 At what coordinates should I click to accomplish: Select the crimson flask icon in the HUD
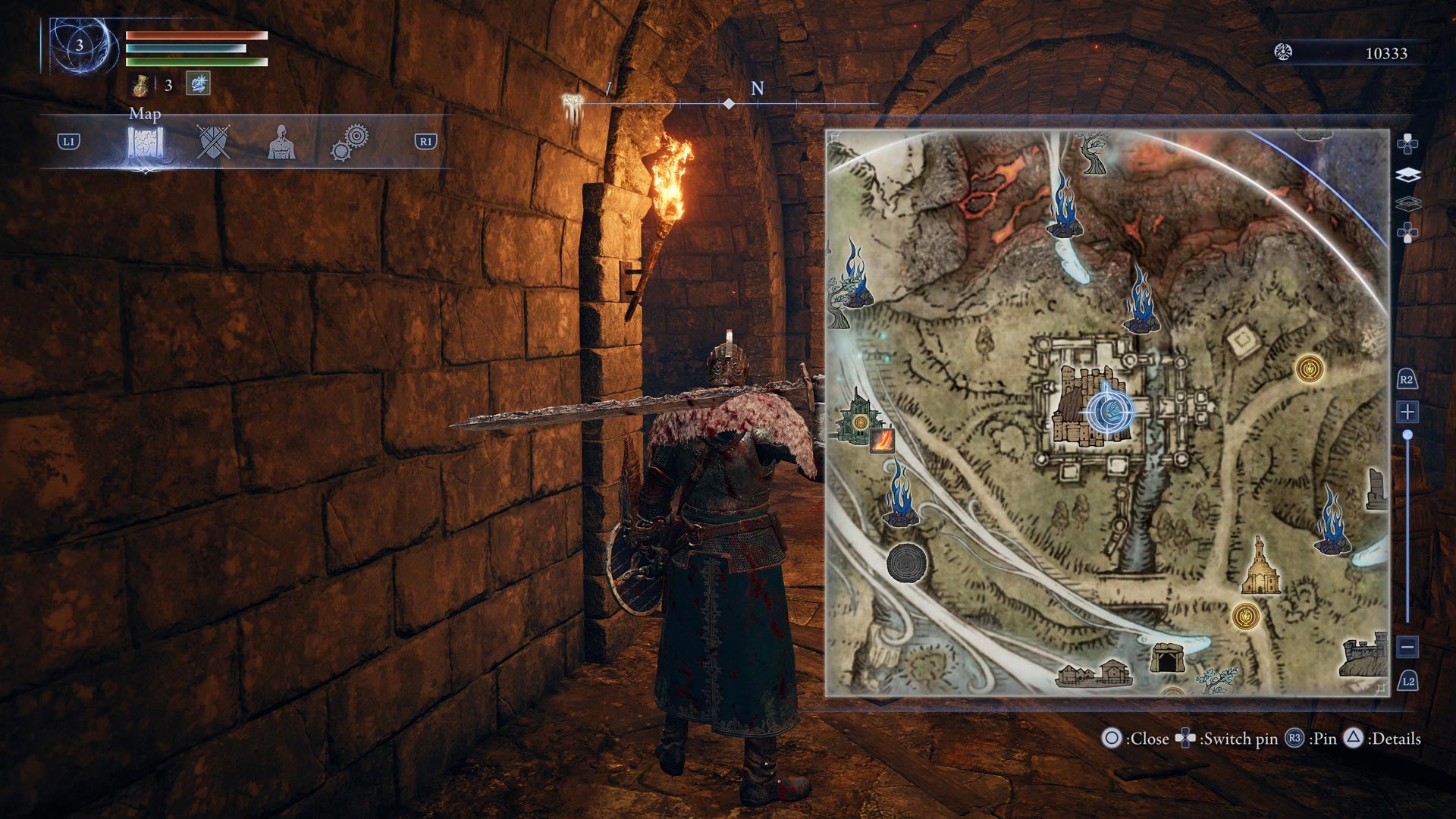pyautogui.click(x=140, y=83)
